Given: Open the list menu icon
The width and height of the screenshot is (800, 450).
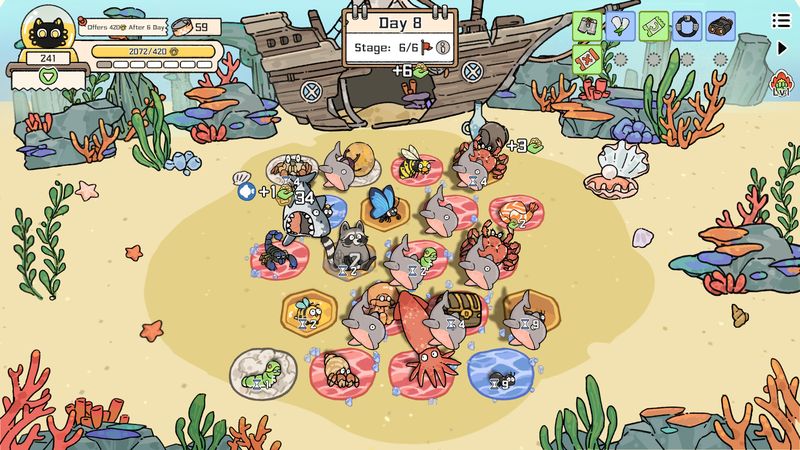Looking at the screenshot, I should pos(779,20).
